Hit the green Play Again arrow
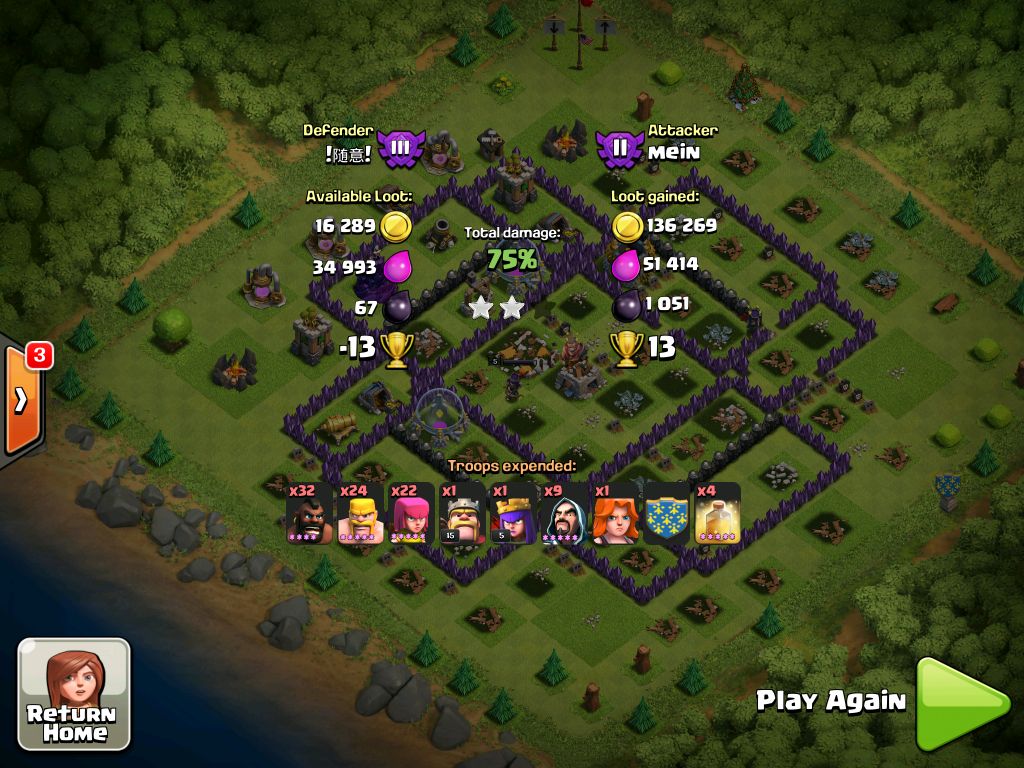 pyautogui.click(x=961, y=703)
